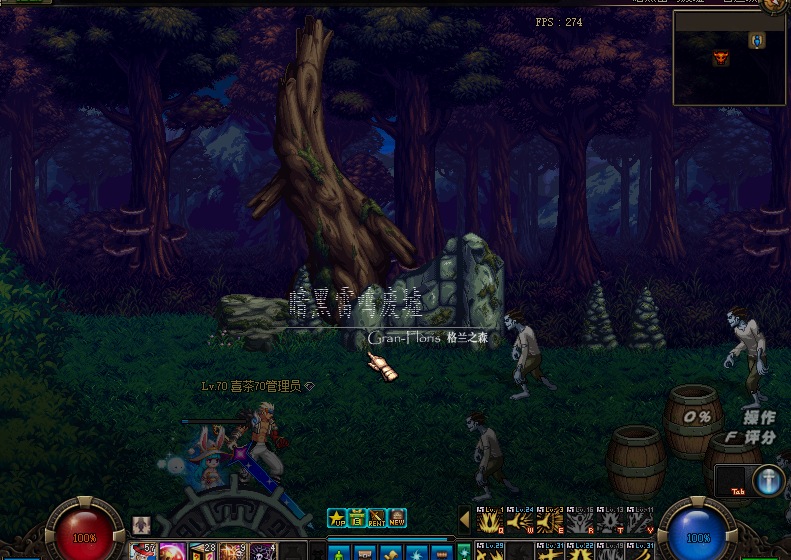Trigger the E hotkey skill
The height and width of the screenshot is (560, 791).
[x=549, y=521]
